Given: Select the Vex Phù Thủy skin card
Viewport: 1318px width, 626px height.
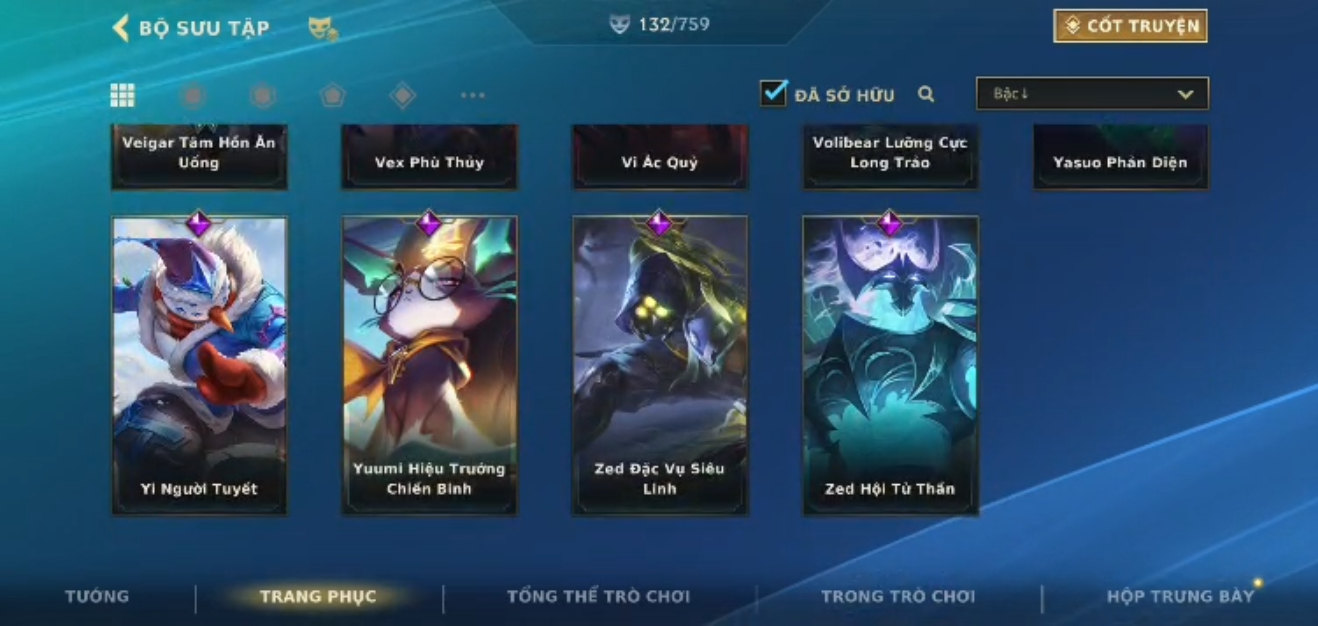Looking at the screenshot, I should (429, 157).
